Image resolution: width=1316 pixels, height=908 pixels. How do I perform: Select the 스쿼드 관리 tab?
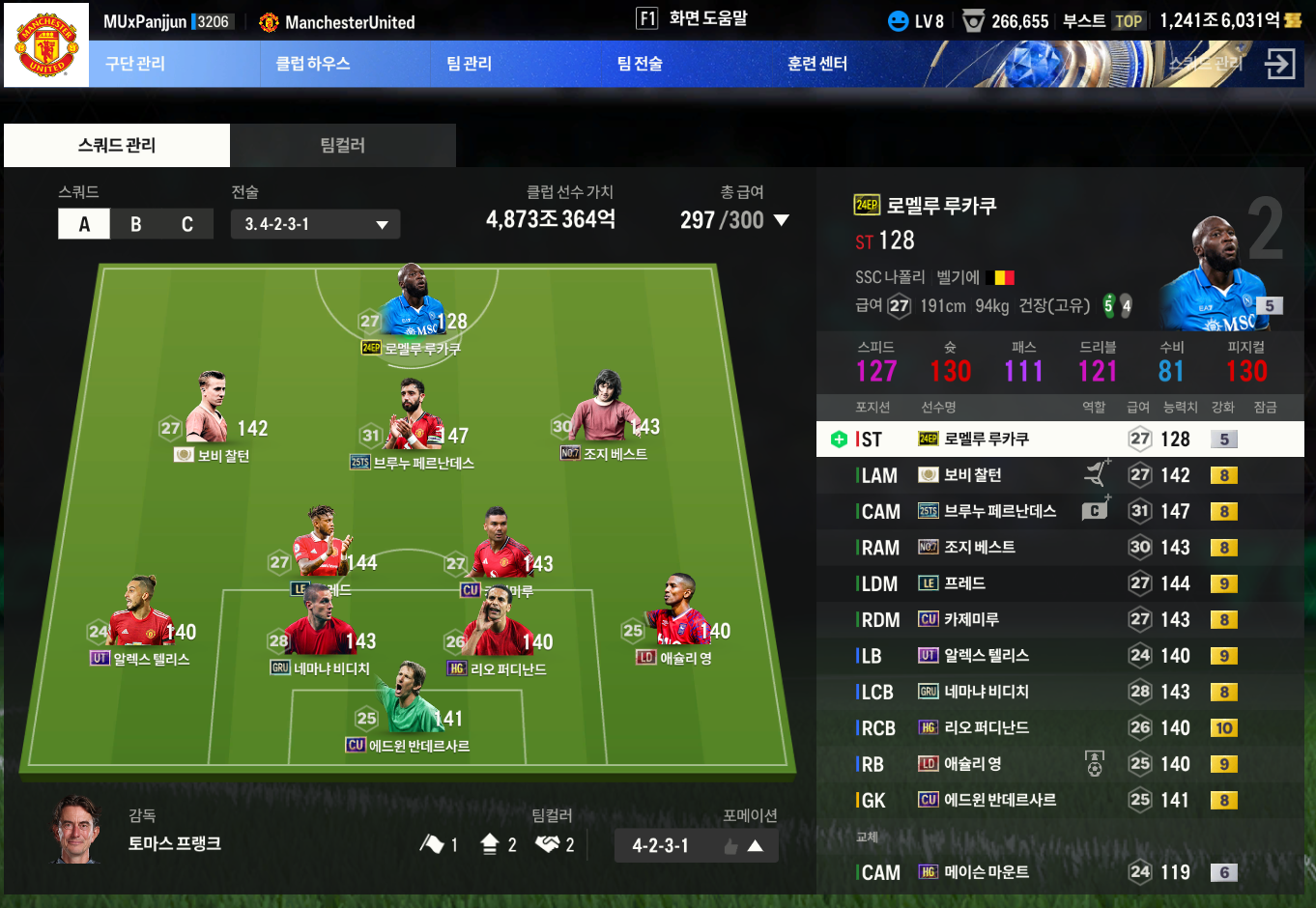tap(117, 146)
